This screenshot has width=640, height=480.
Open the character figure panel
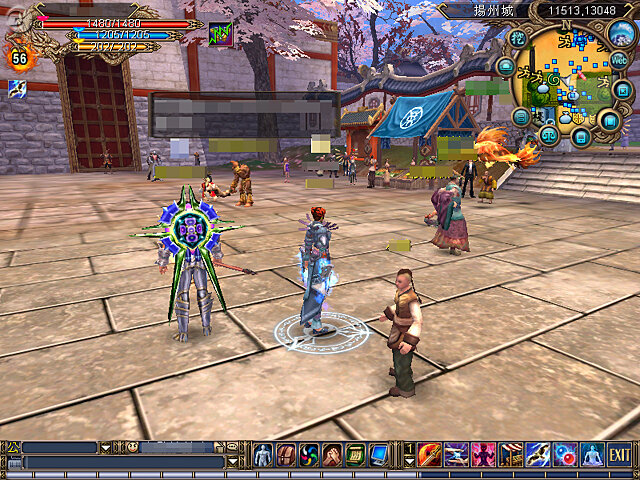tap(263, 455)
